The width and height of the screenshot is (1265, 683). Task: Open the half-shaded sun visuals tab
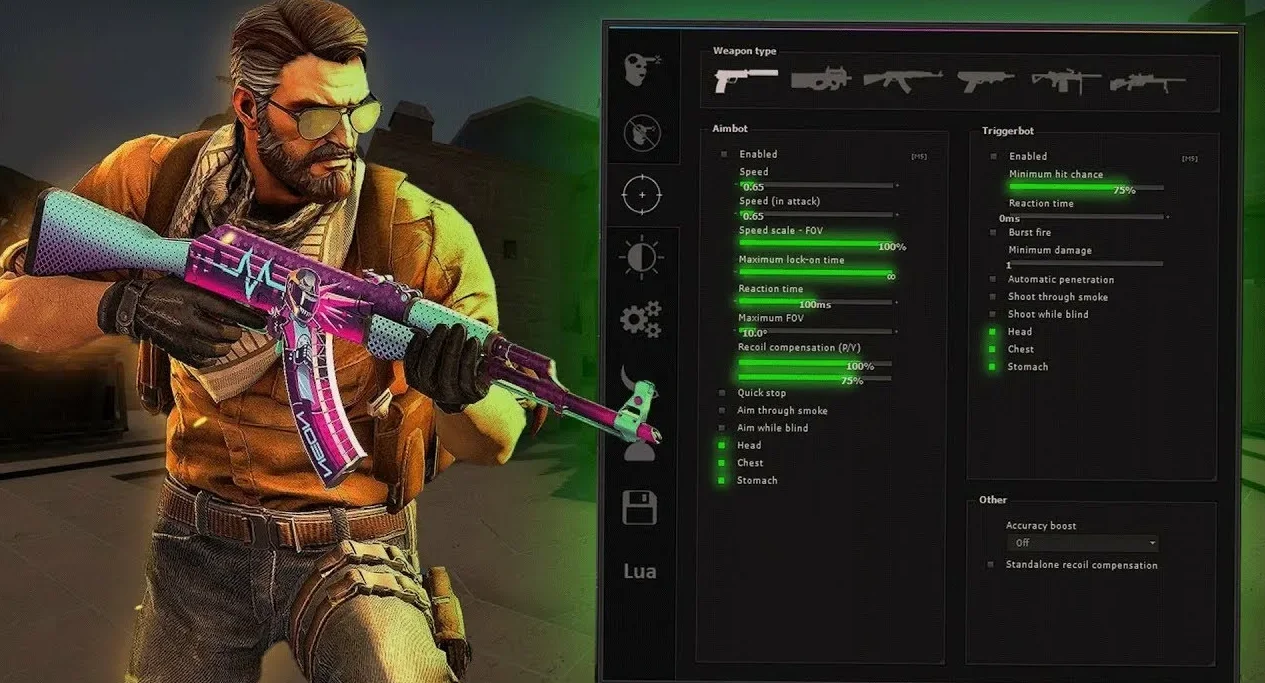641,257
